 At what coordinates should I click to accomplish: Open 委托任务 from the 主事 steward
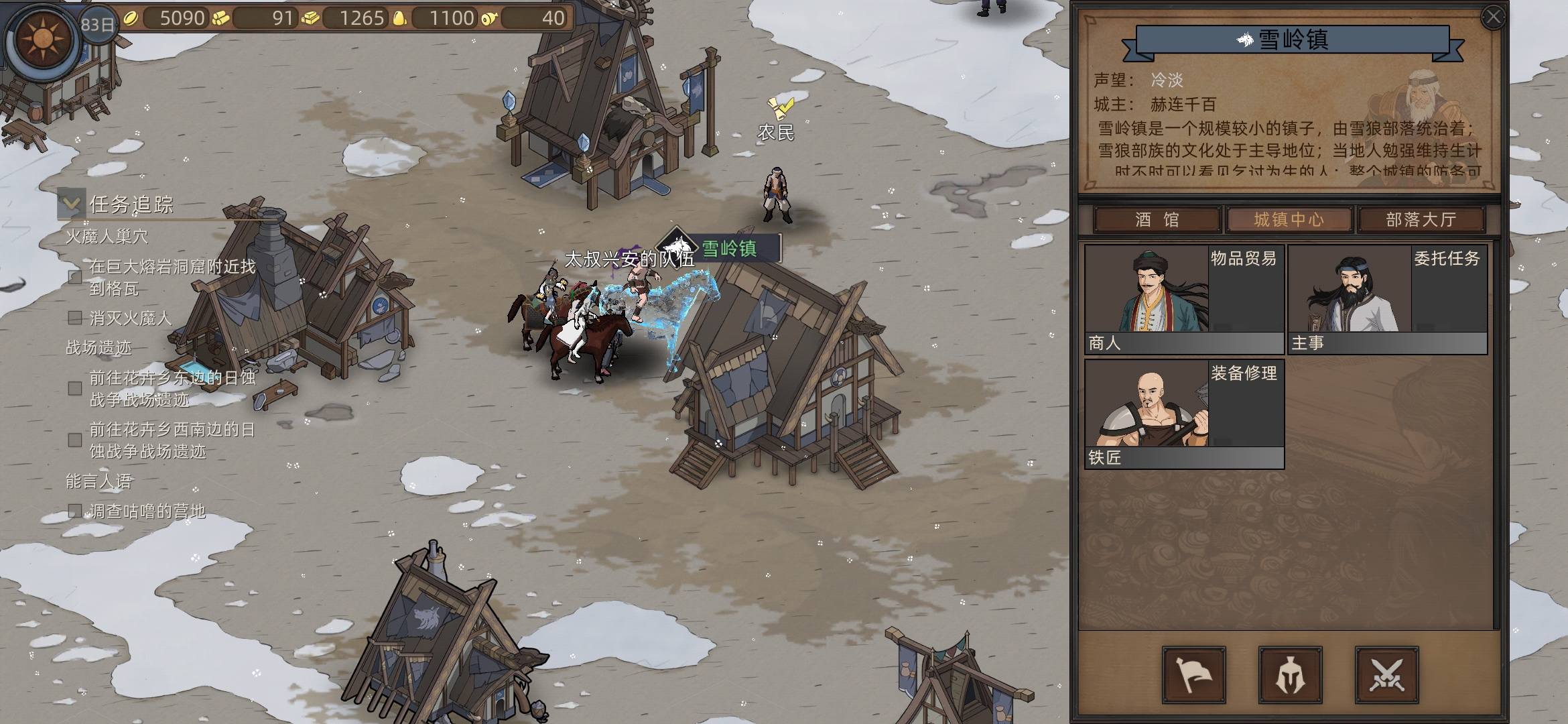(1386, 298)
